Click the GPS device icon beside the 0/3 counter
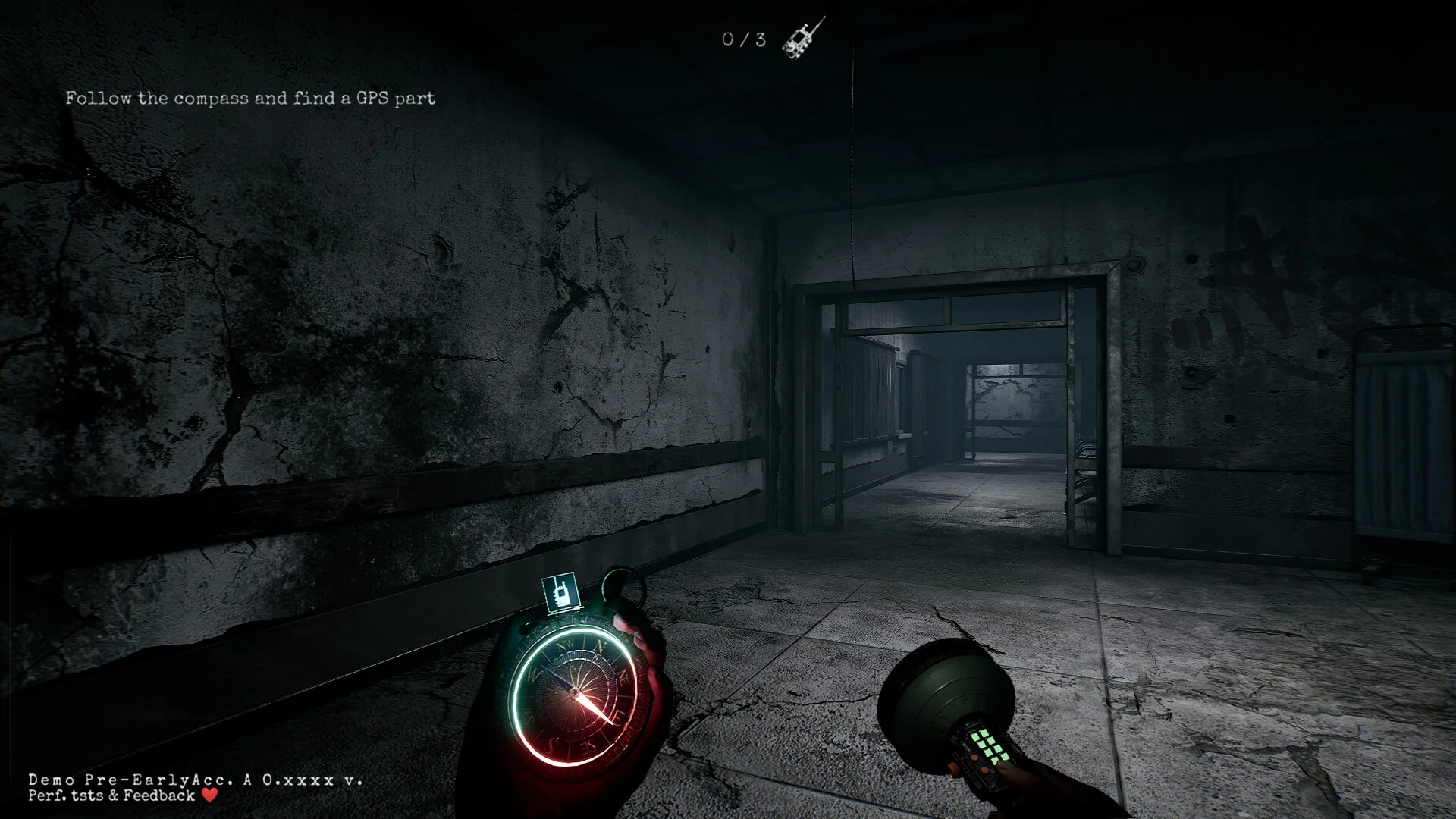The width and height of the screenshot is (1456, 819). pos(803,39)
